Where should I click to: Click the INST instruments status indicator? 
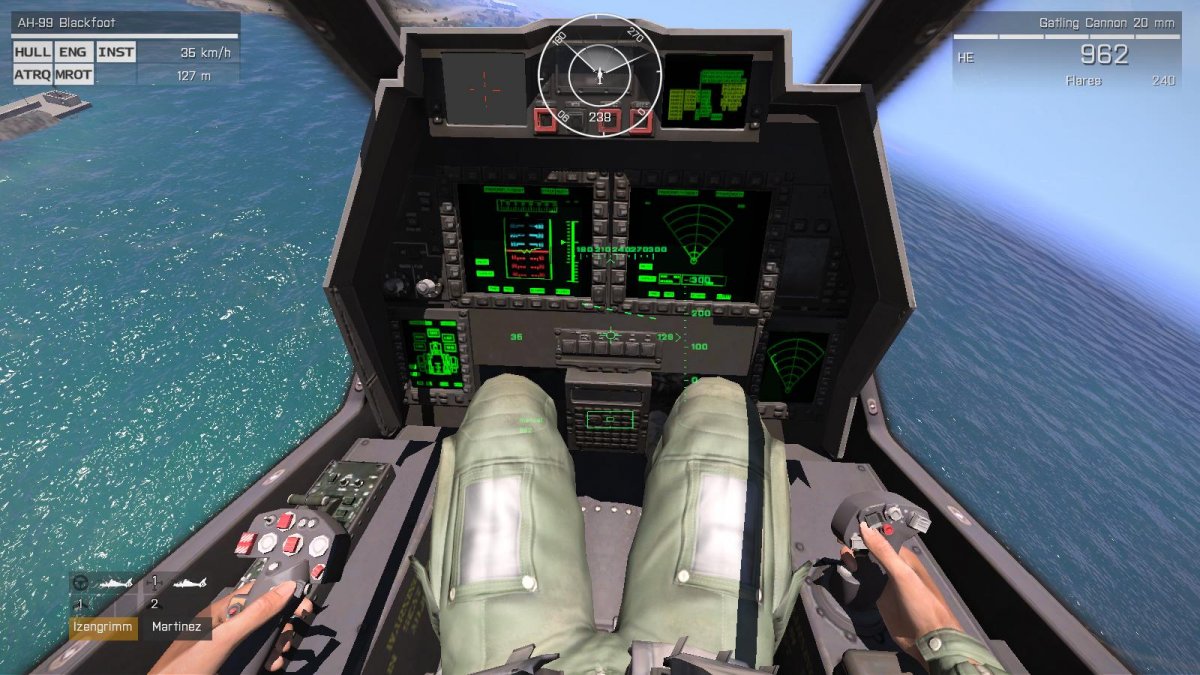pyautogui.click(x=116, y=52)
